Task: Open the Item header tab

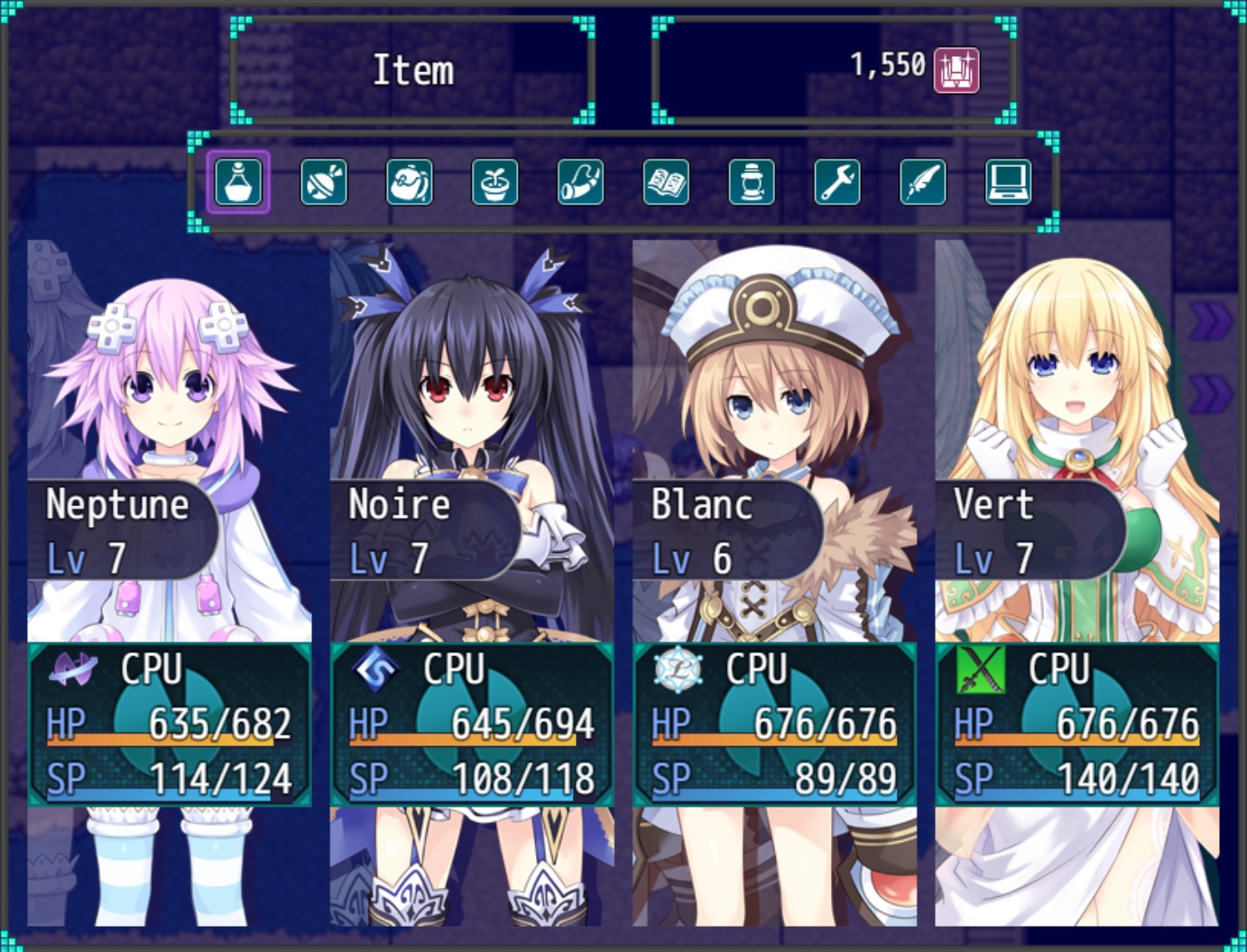Action: [x=413, y=69]
